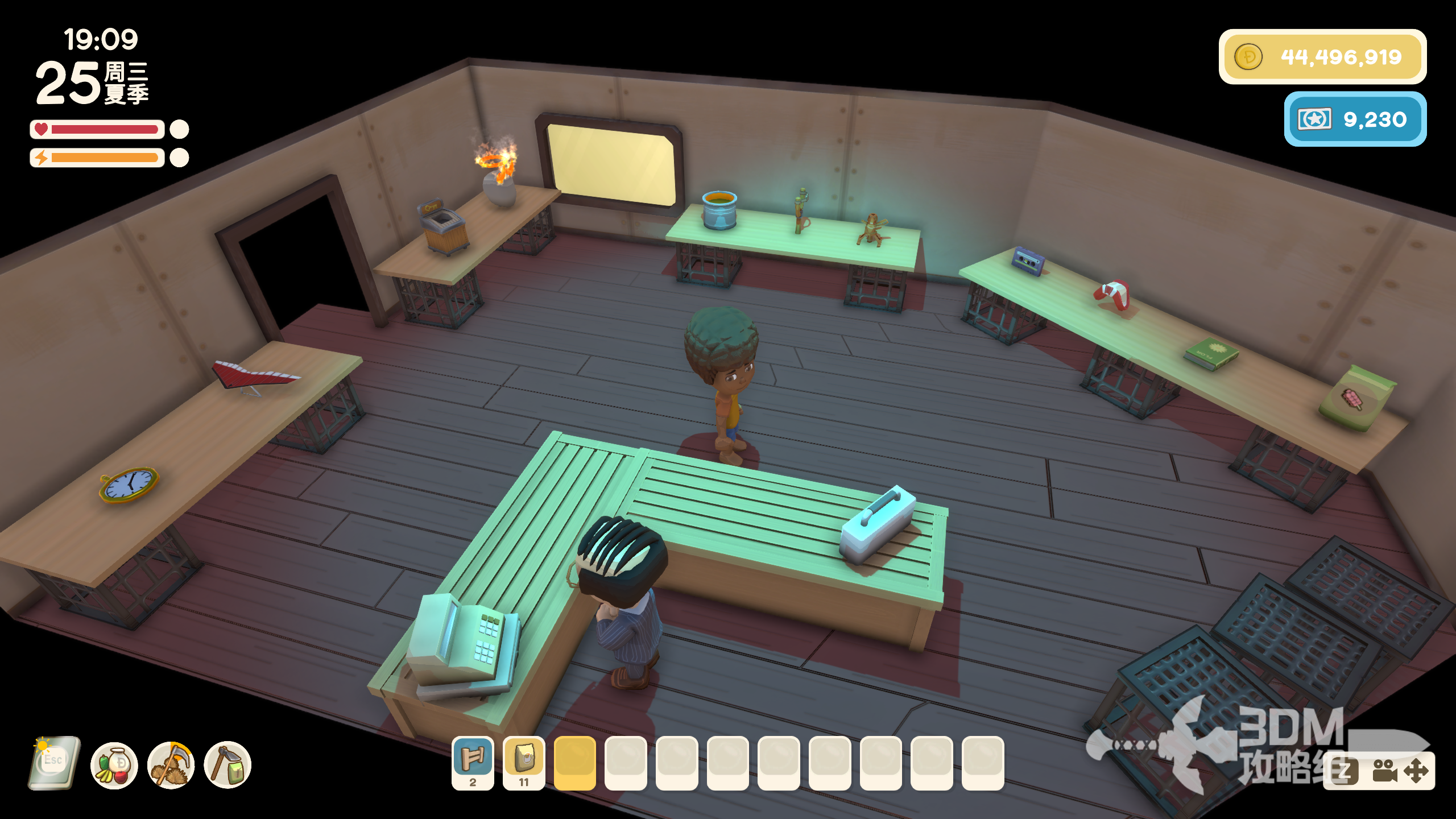Click the highlighted yellow empty hotbar slot

click(574, 762)
